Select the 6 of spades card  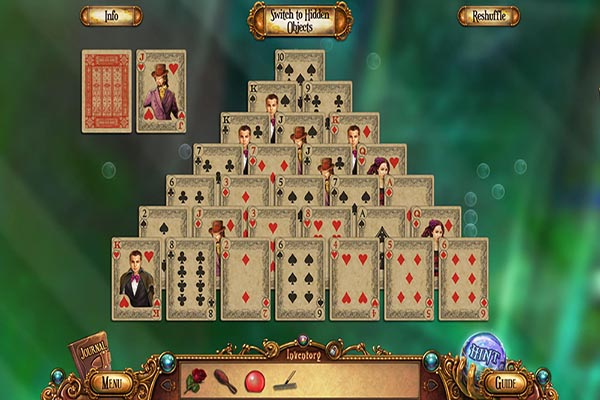[x=300, y=279]
